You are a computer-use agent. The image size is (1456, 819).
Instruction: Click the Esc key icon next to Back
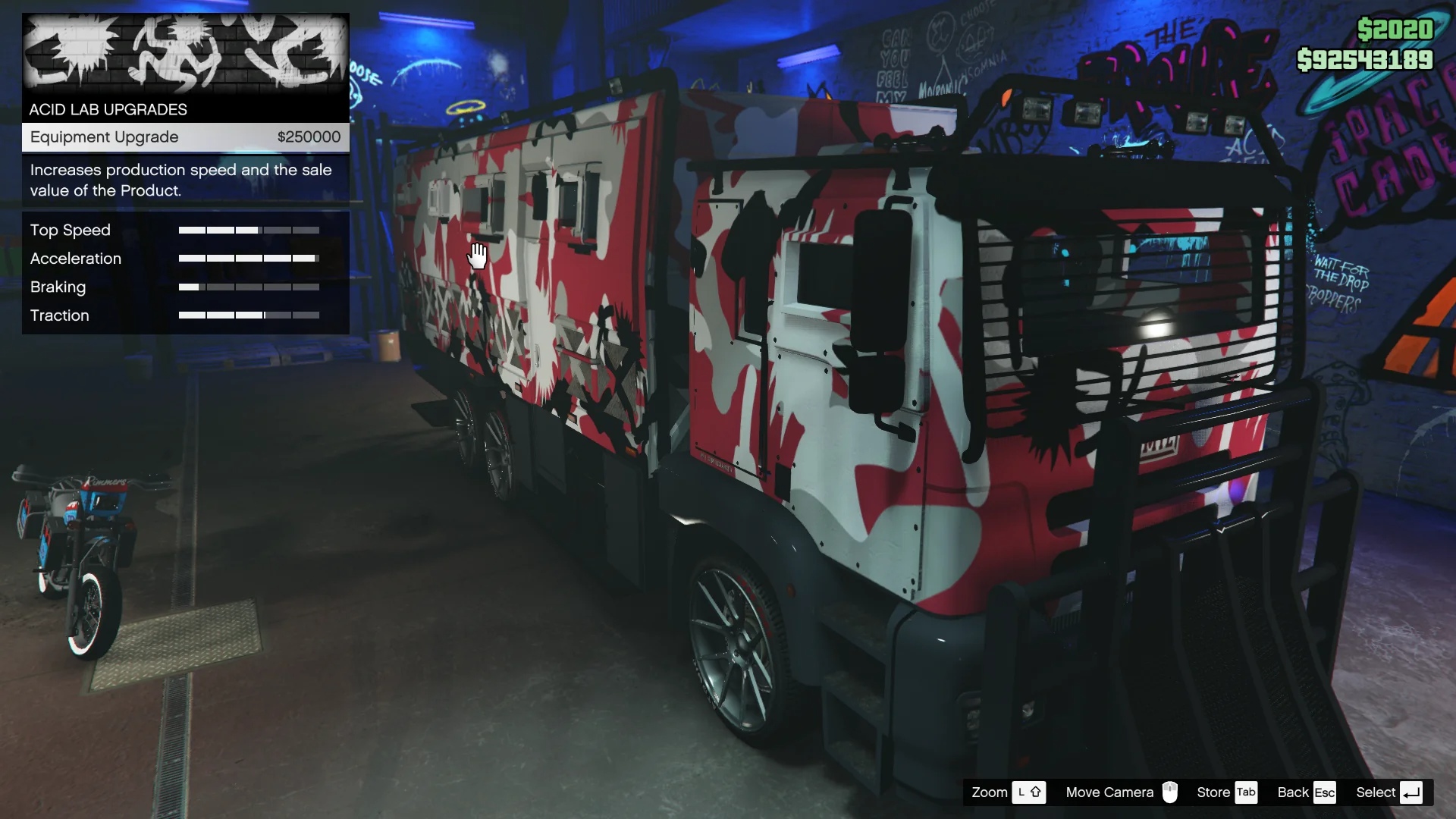click(1326, 792)
